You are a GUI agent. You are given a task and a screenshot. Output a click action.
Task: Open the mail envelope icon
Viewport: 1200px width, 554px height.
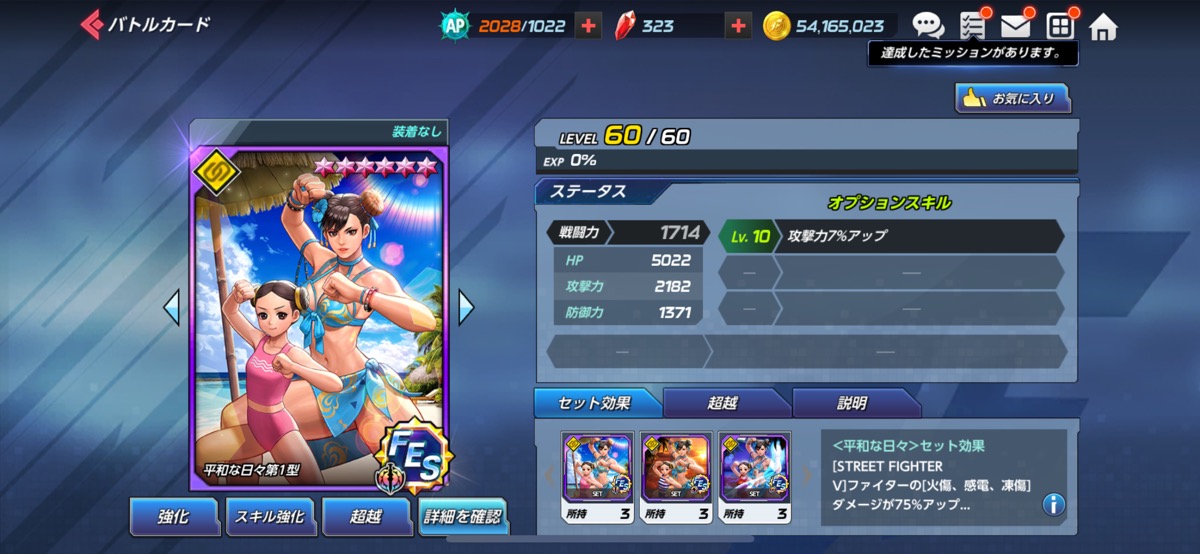click(x=1015, y=26)
